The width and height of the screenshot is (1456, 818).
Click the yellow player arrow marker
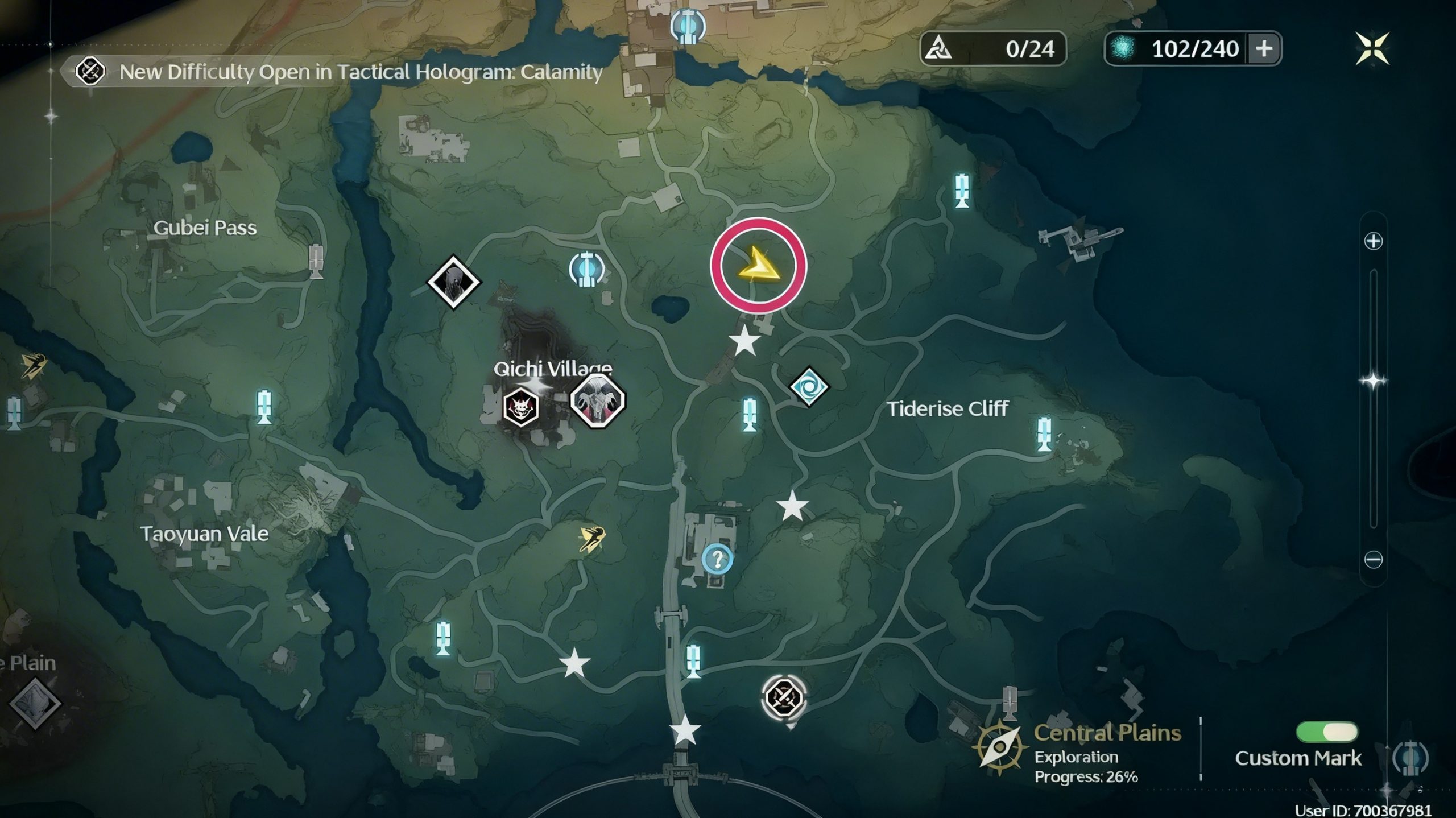(x=758, y=265)
